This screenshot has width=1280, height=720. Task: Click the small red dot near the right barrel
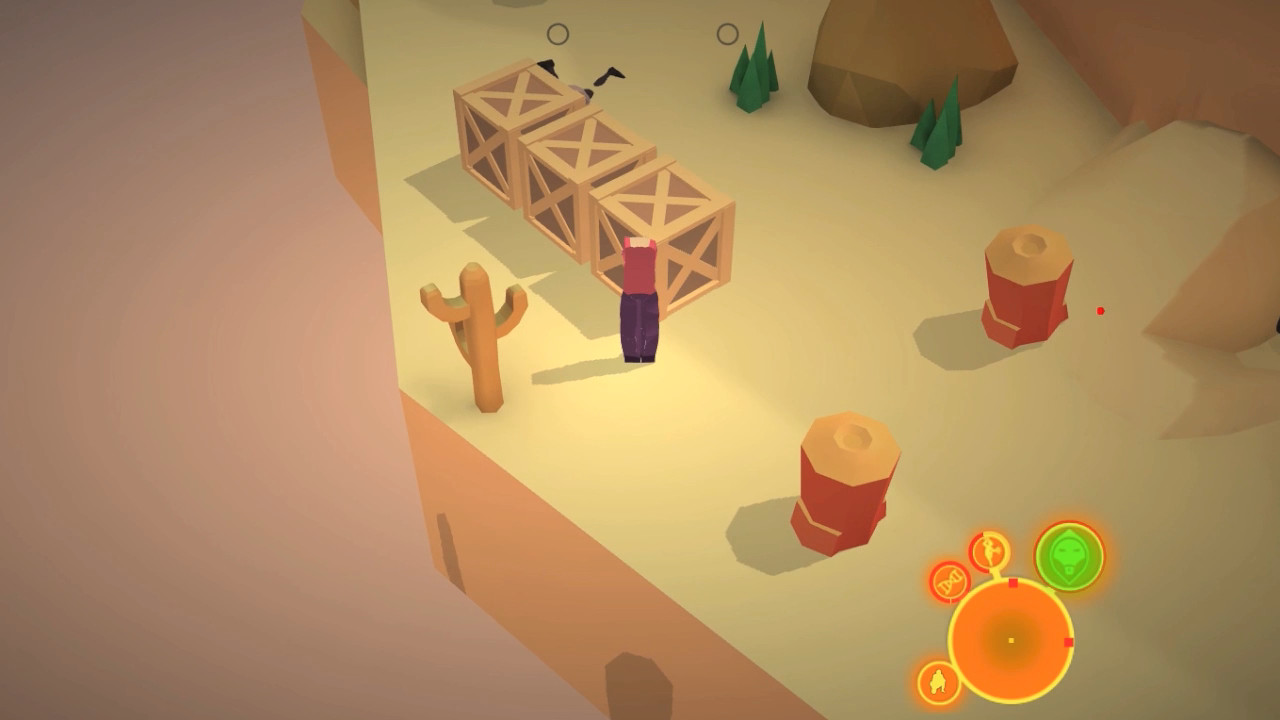click(x=1100, y=310)
